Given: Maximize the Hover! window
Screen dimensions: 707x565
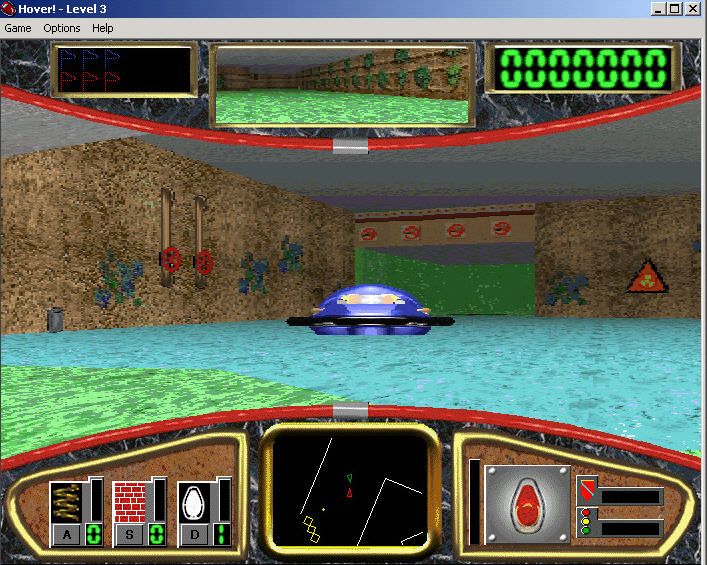Looking at the screenshot, I should click(x=675, y=9).
